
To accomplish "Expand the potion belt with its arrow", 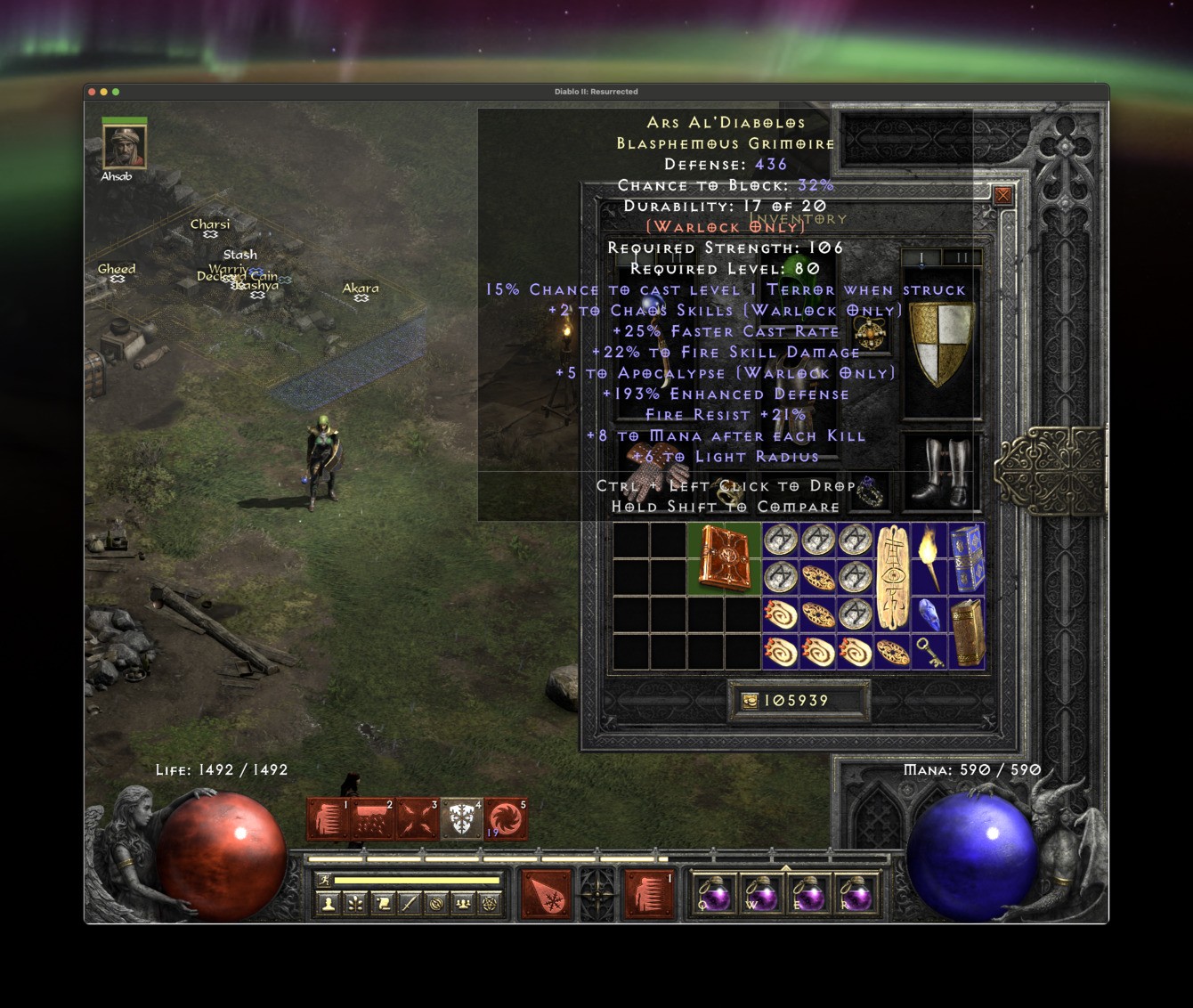I will point(785,866).
